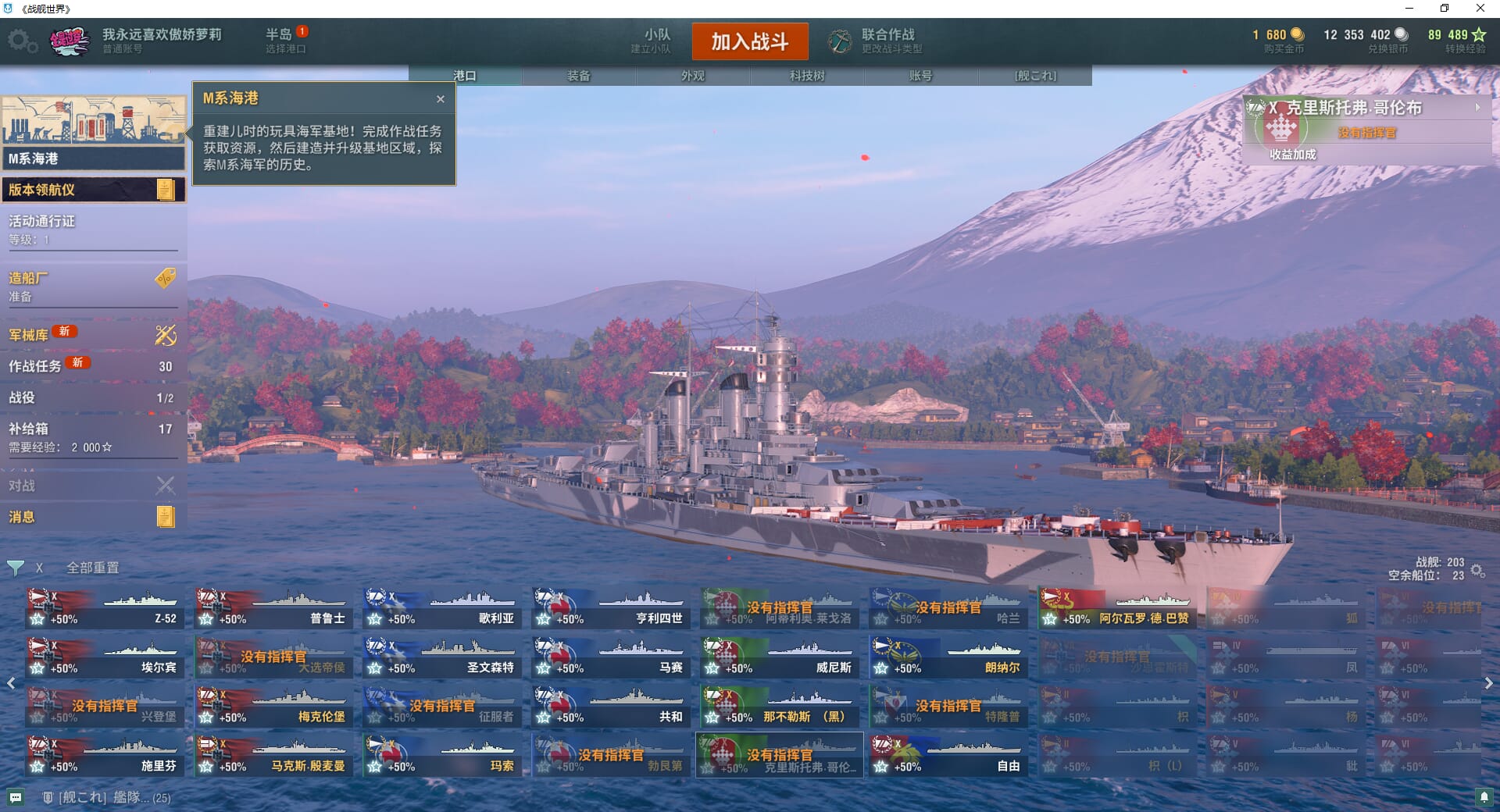1500x812 pixels.
Task: Go to the 科技树 tab
Action: pos(807,76)
